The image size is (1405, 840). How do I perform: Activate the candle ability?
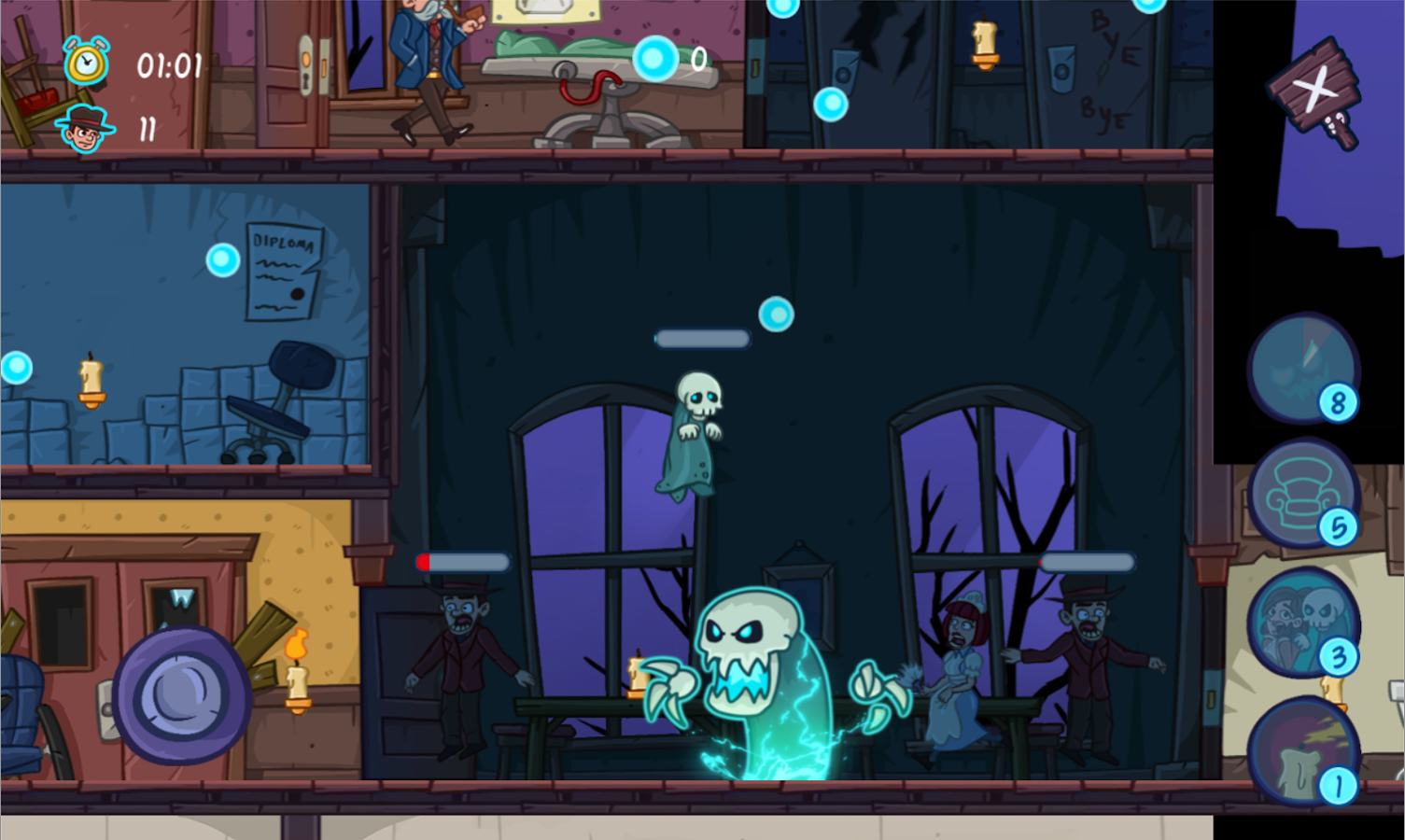click(x=1301, y=751)
